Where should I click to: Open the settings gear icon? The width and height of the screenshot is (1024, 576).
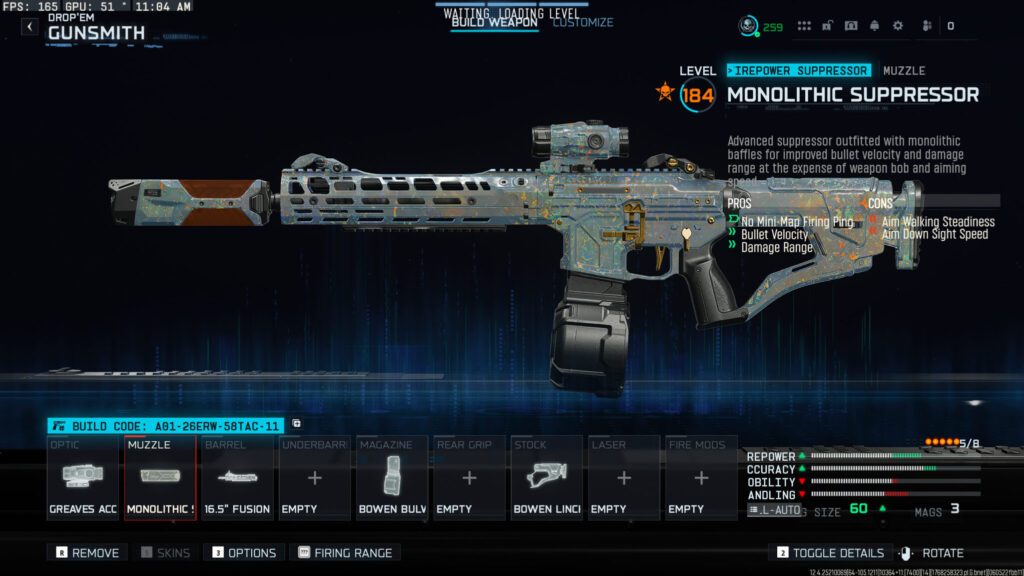(898, 26)
